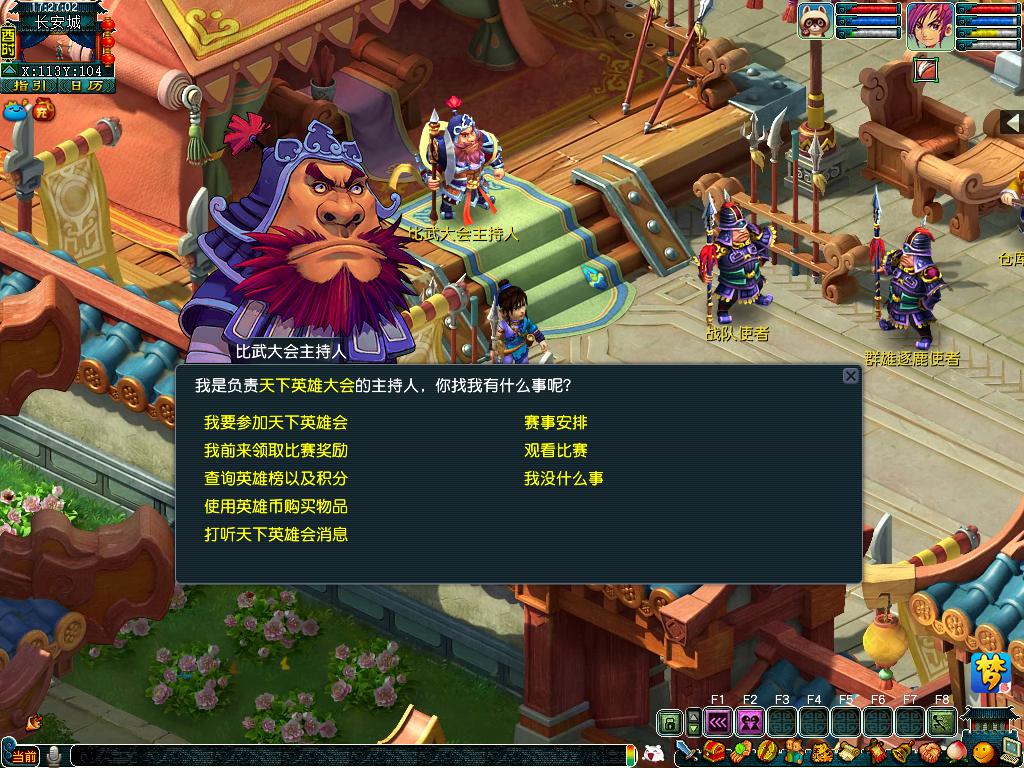Select 使用英雄币购买物品 option

click(x=275, y=507)
